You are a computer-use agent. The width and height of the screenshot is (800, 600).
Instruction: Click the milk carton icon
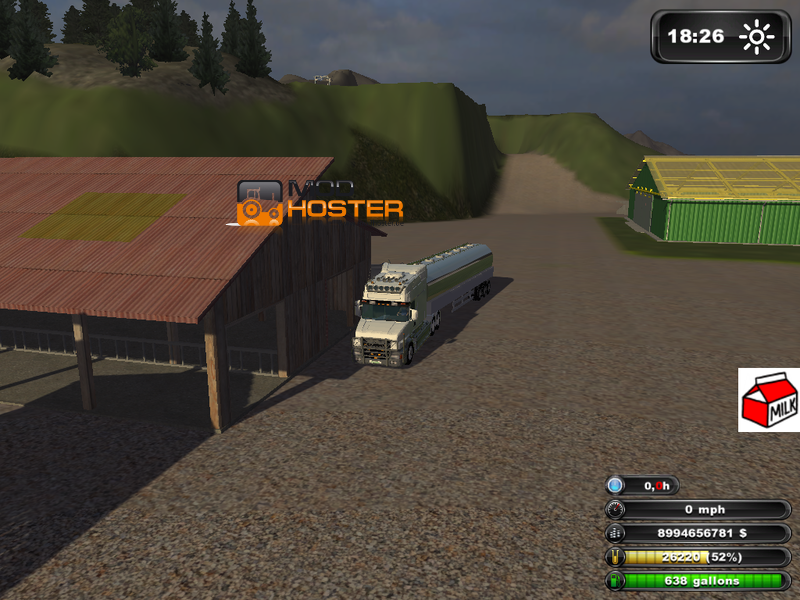[x=768, y=400]
